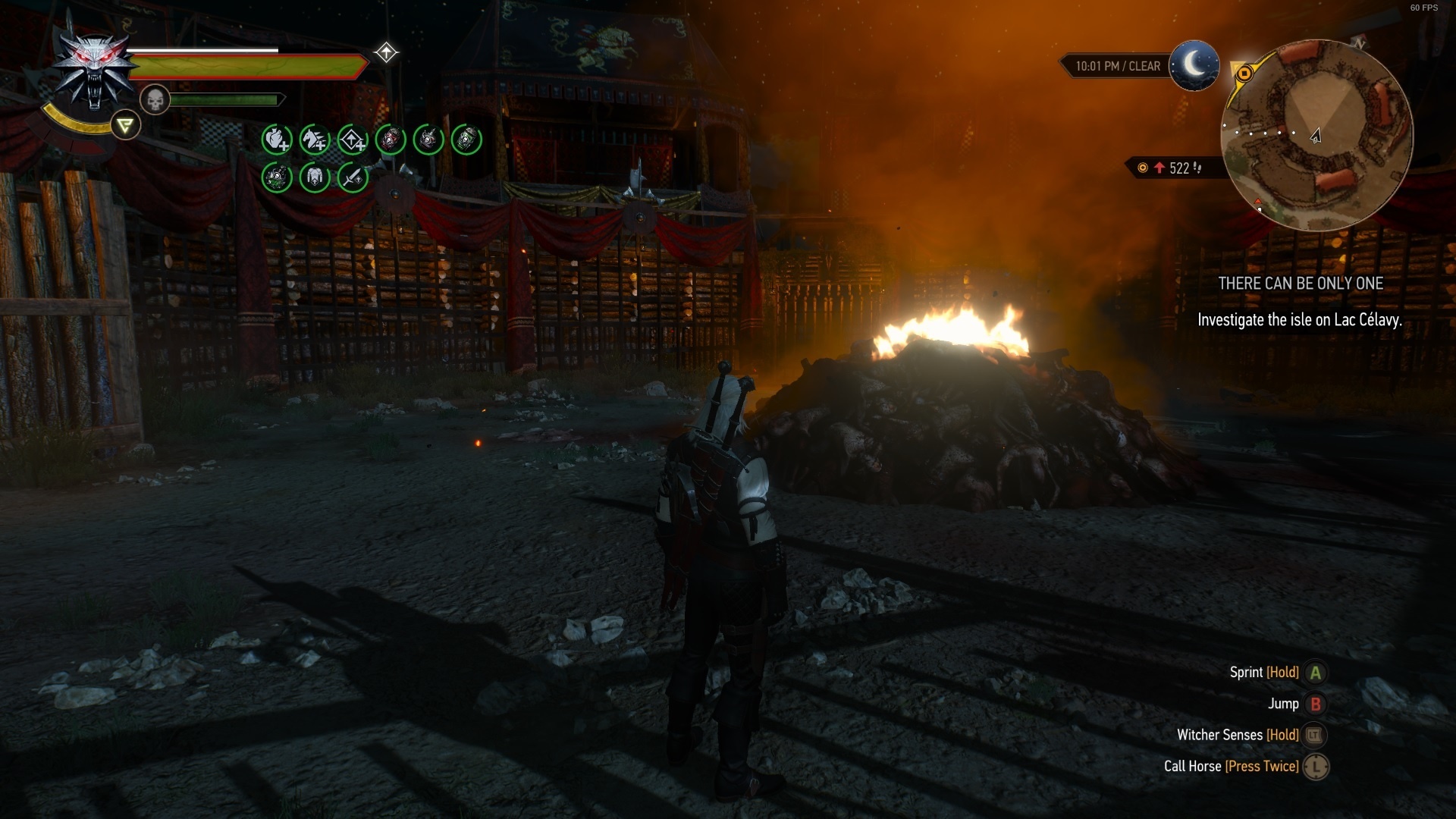
Task: Select the sword buff icon
Action: [x=353, y=177]
